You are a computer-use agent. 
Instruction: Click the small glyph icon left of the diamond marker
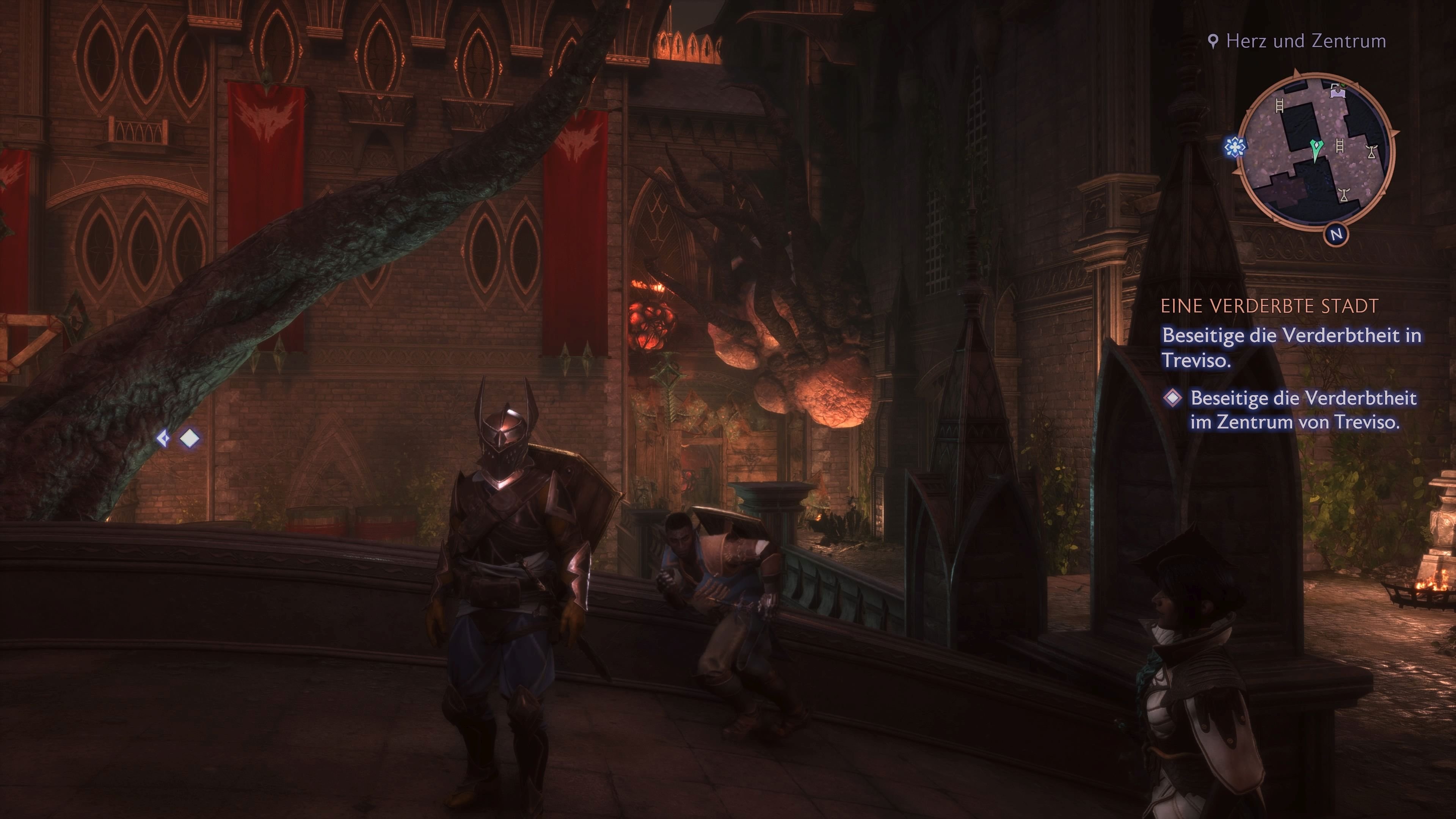point(164,438)
